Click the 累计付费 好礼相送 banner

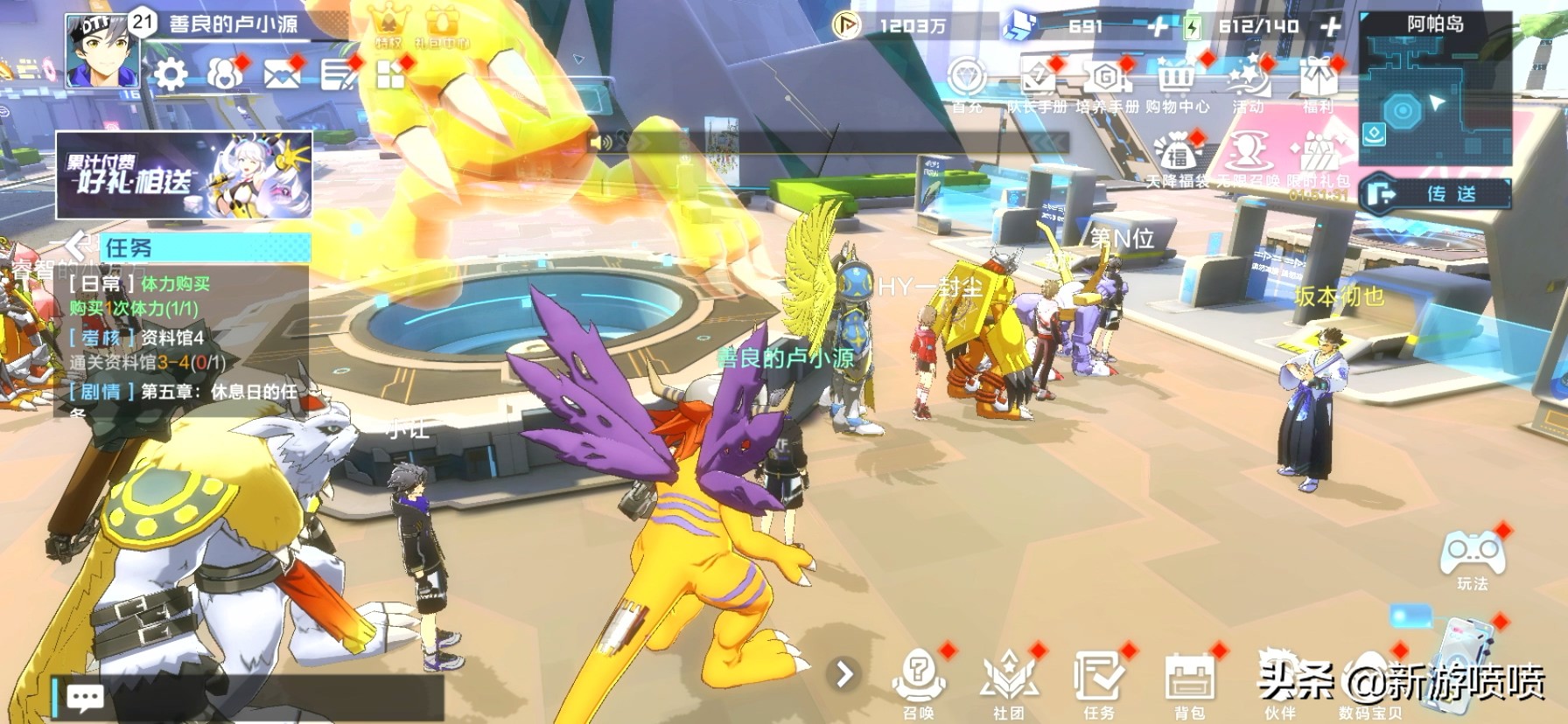coord(184,175)
